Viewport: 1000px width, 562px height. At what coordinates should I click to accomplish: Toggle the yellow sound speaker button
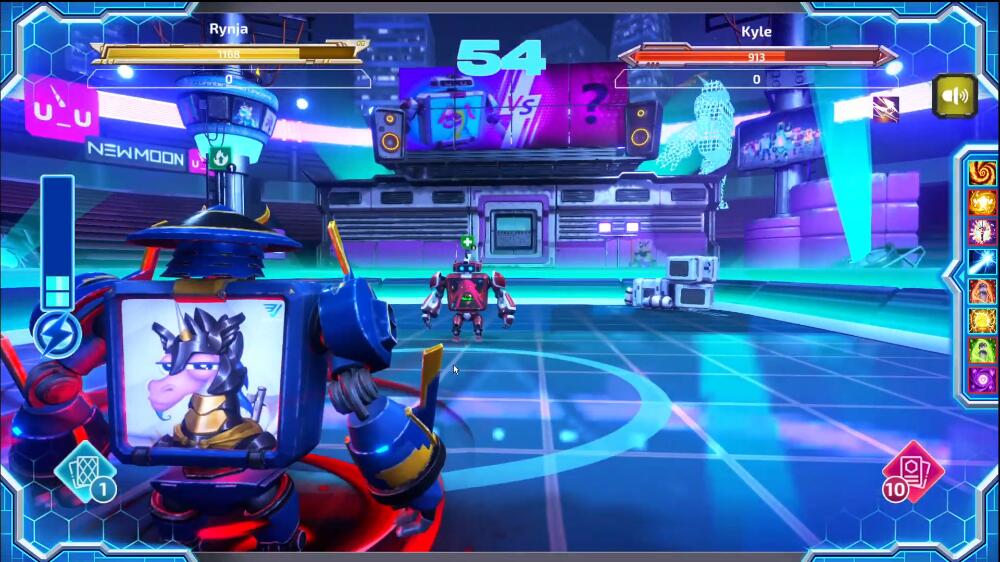pyautogui.click(x=955, y=96)
